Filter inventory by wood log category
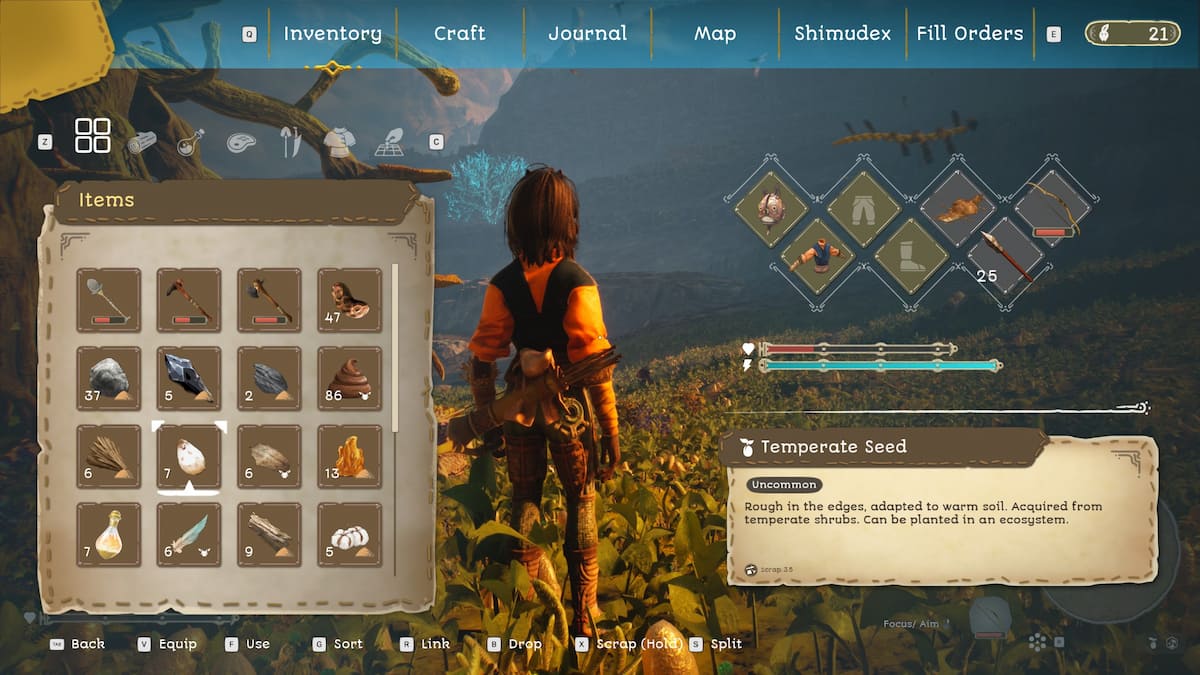 141,142
